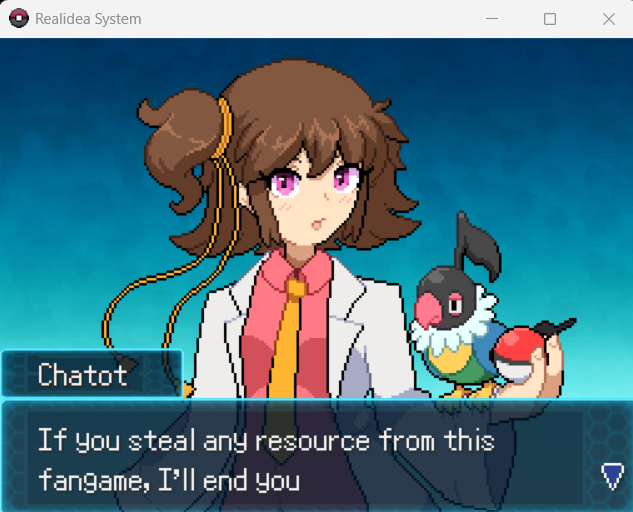633x512 pixels.
Task: Maximize the Realidea System window
Action: click(550, 19)
